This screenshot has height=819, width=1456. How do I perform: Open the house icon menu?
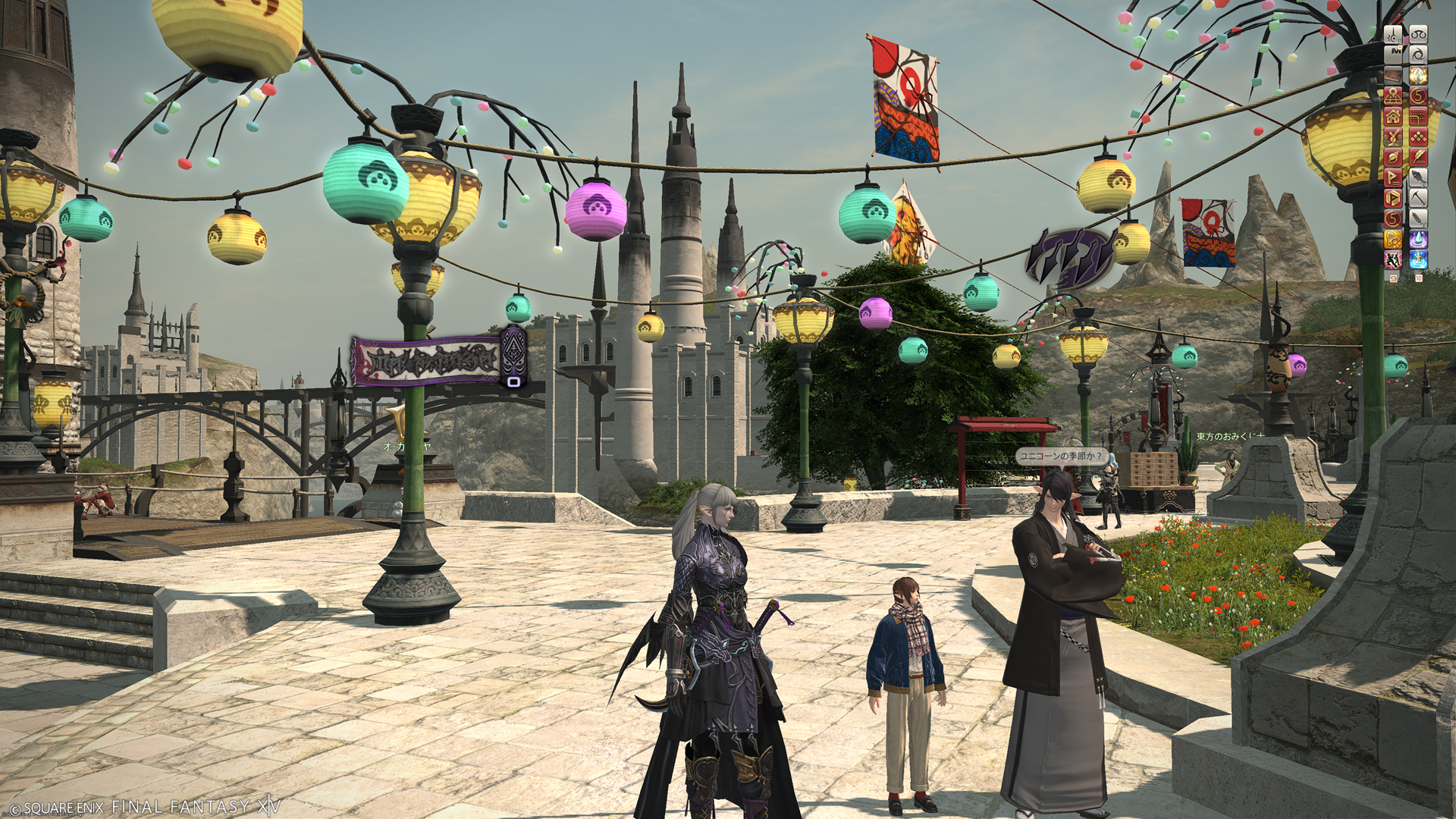(x=1393, y=116)
